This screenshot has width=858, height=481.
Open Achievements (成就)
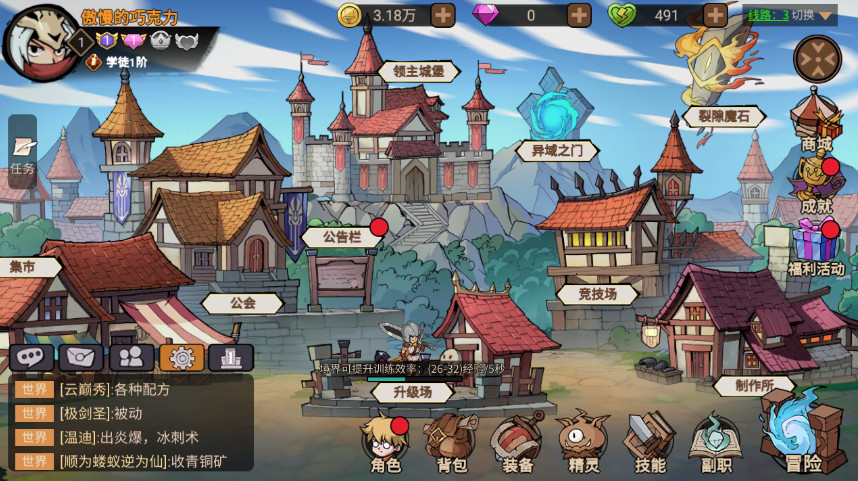point(816,186)
